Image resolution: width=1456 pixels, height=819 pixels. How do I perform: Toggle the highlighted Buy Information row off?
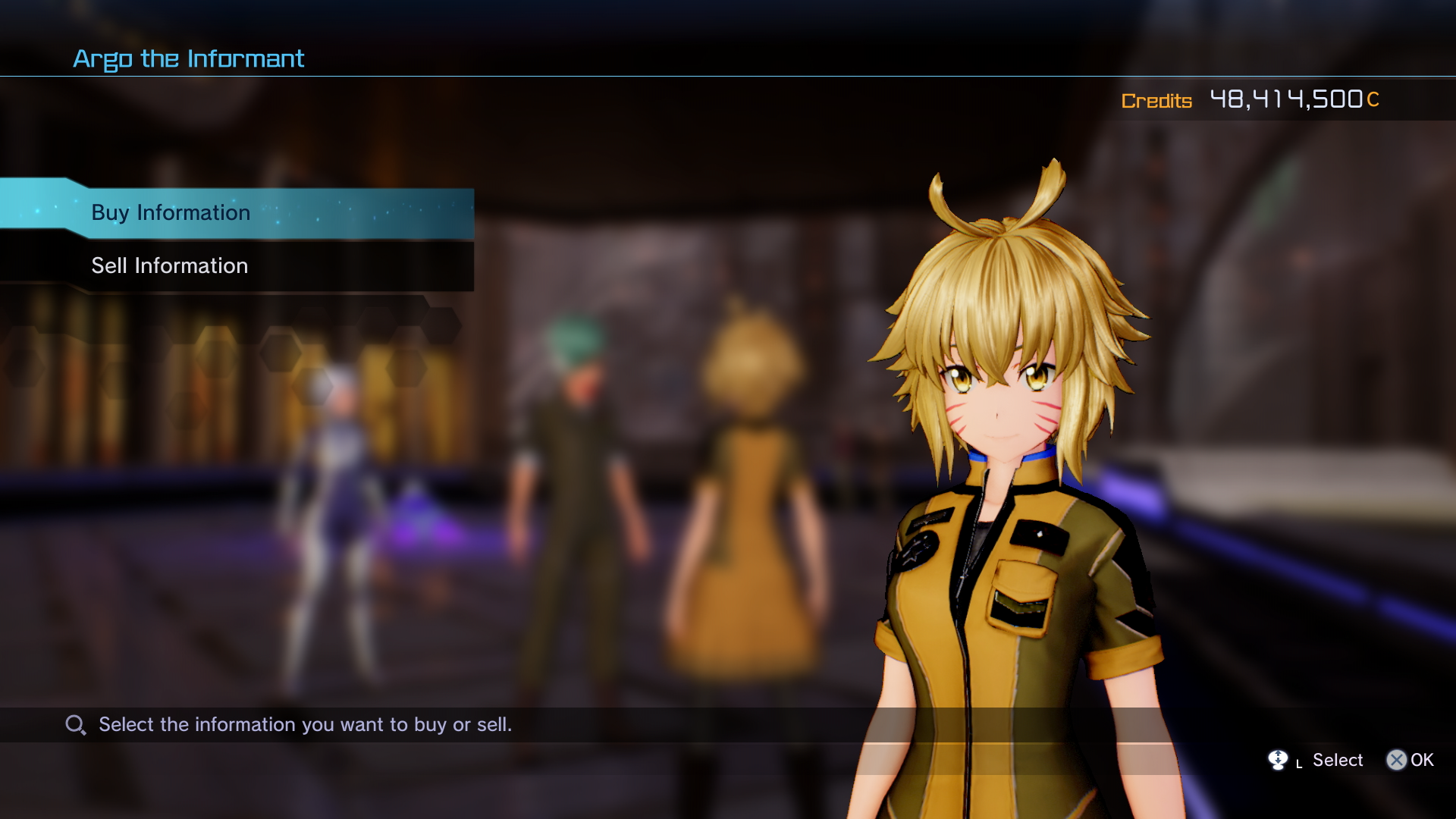pyautogui.click(x=171, y=213)
